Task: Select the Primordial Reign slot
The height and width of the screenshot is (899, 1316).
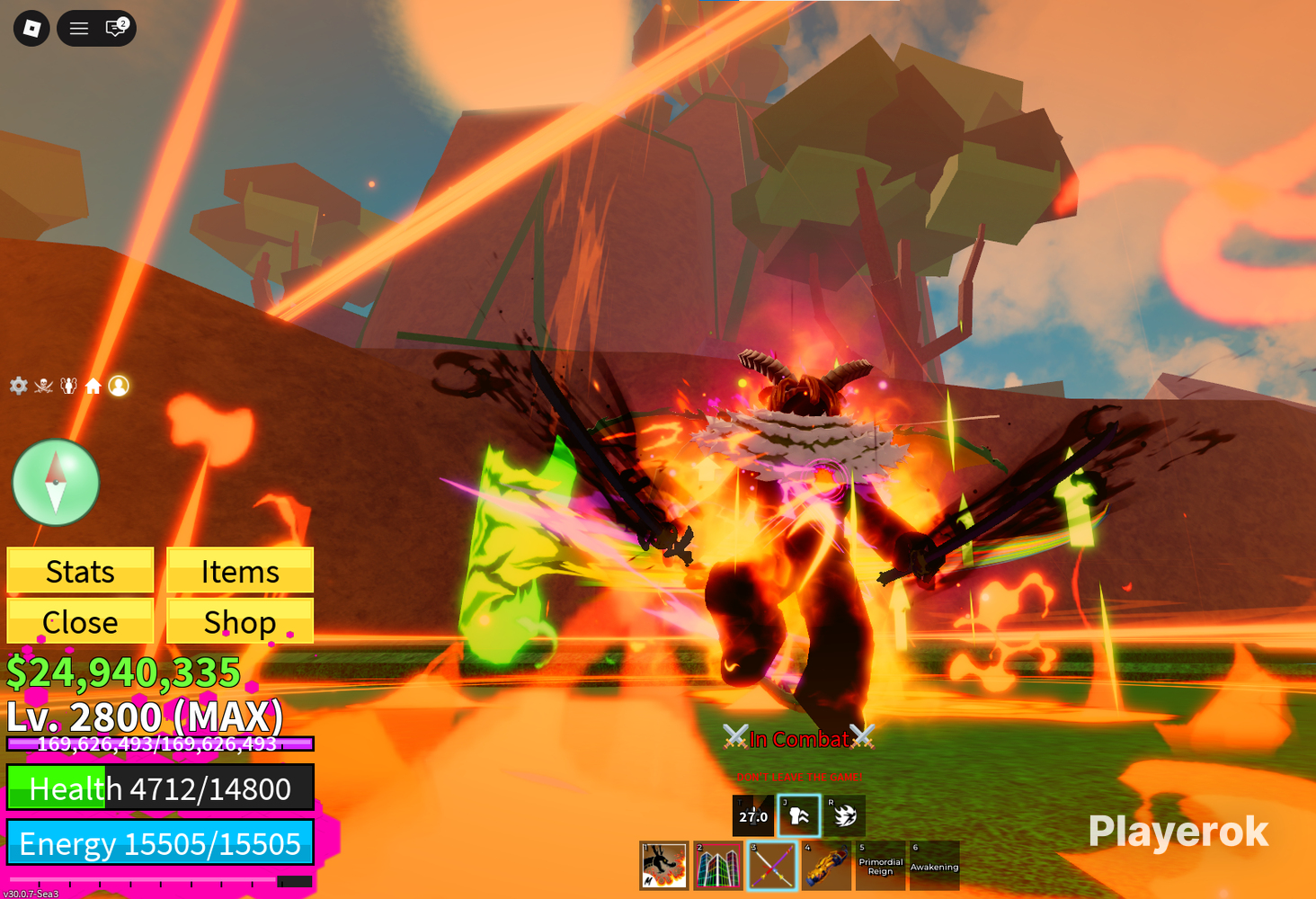Action: [880, 866]
